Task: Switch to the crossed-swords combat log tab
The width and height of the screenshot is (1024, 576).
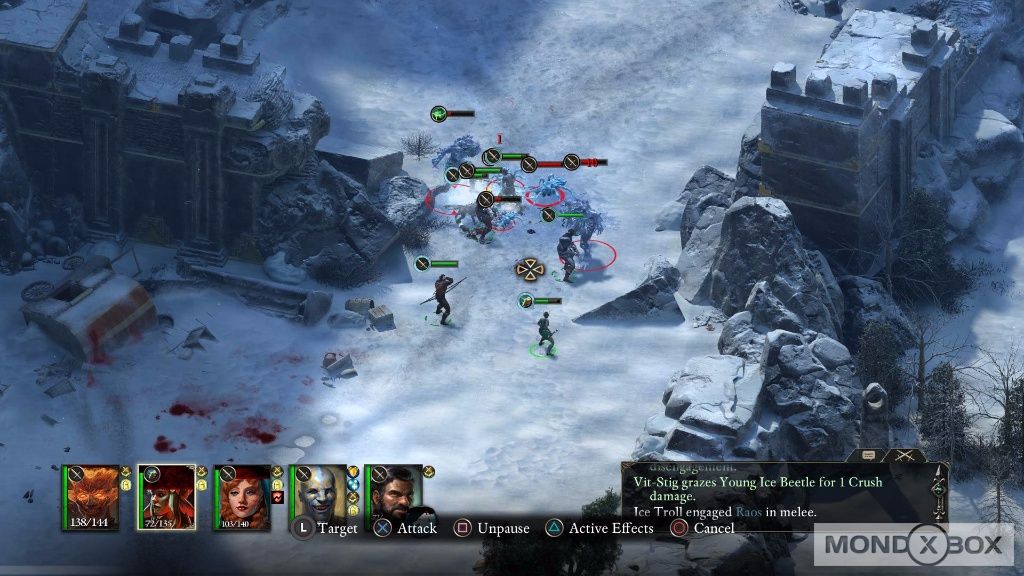Action: click(x=905, y=455)
